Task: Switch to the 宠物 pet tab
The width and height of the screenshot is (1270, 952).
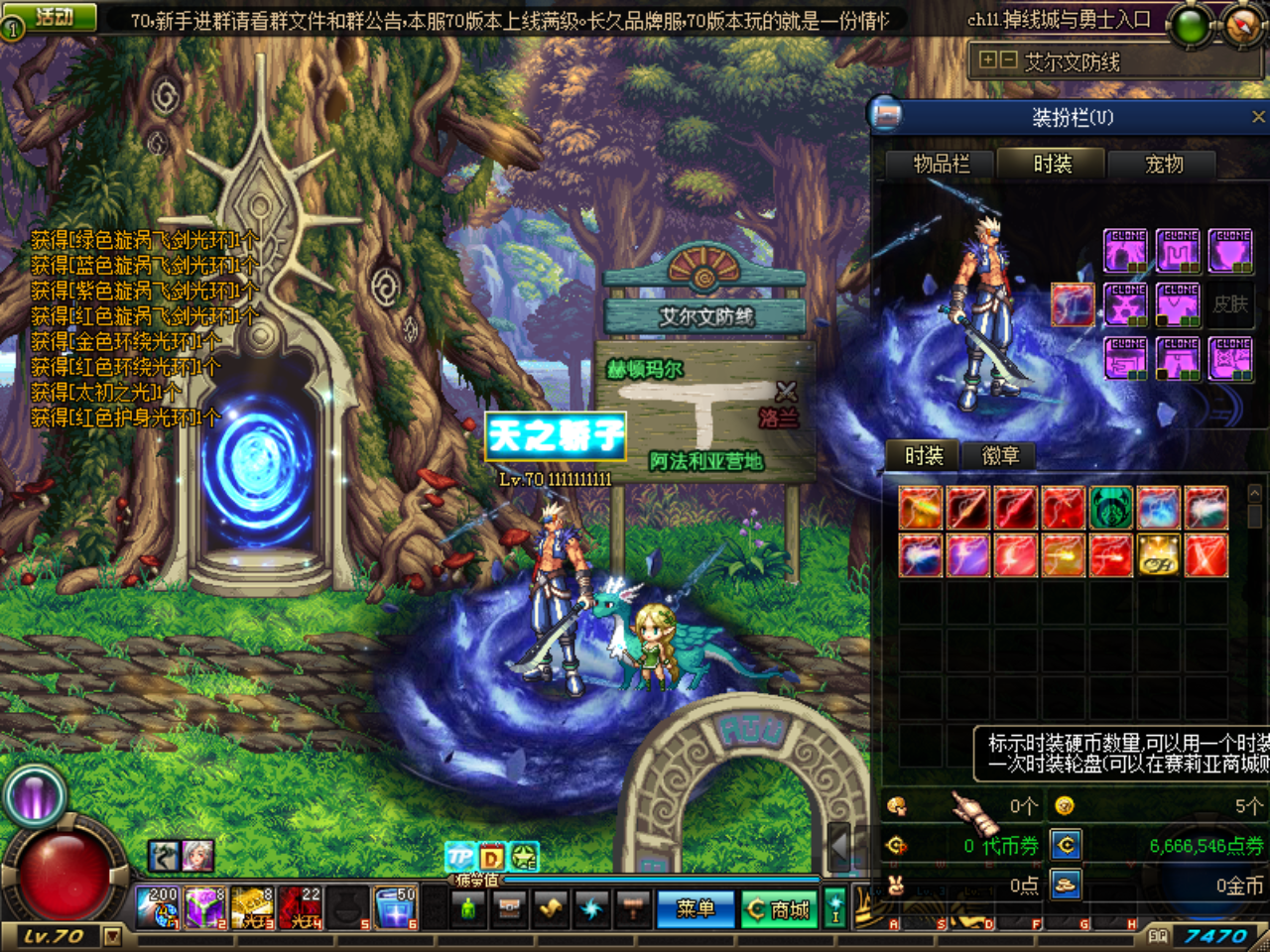Action: (1163, 165)
